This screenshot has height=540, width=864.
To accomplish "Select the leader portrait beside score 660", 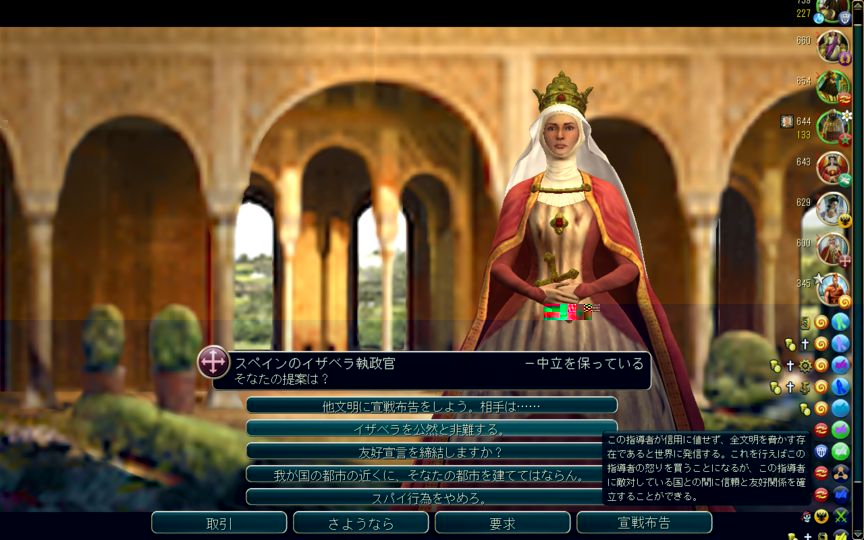I will point(832,46).
